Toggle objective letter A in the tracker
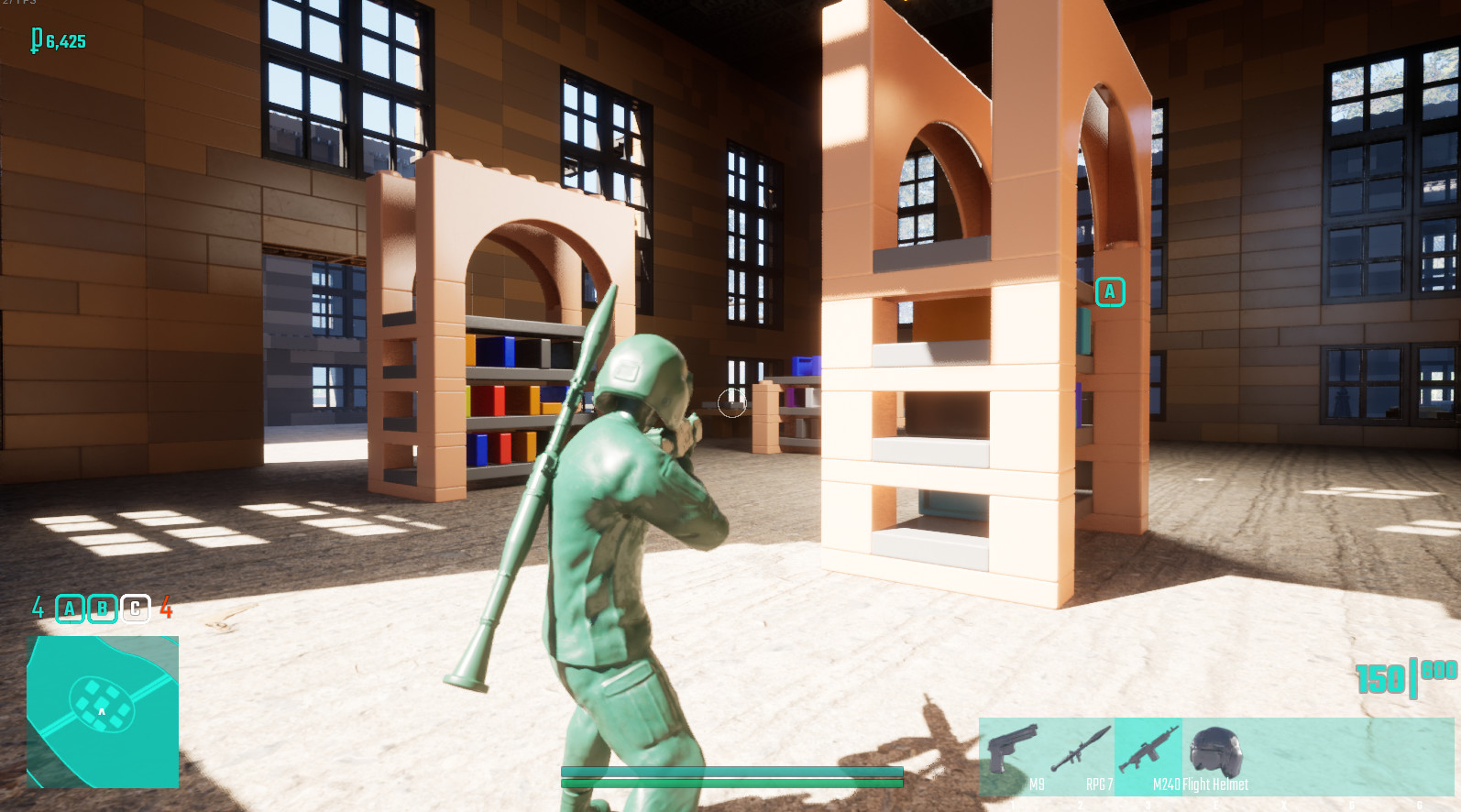Image resolution: width=1461 pixels, height=812 pixels. (68, 608)
